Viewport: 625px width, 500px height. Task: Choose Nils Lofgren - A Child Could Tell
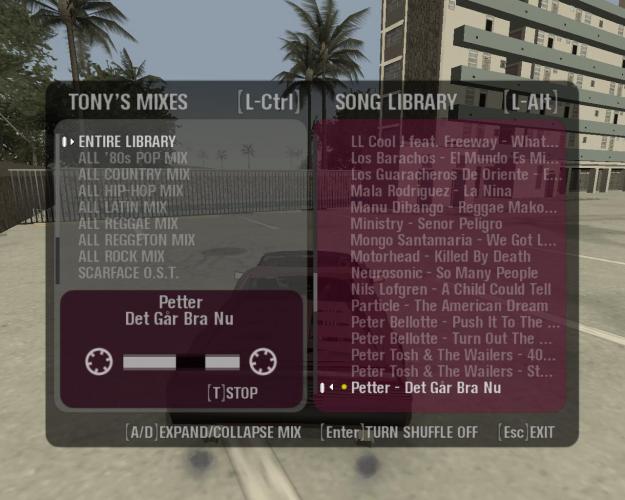tap(450, 289)
